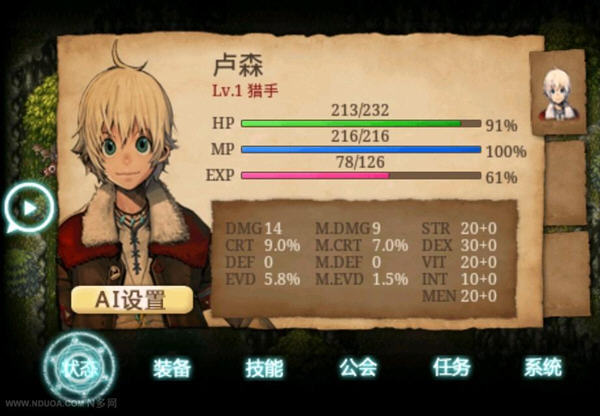Image resolution: width=600 pixels, height=416 pixels.
Task: Select the white-haired party member portrait
Action: pos(558,93)
